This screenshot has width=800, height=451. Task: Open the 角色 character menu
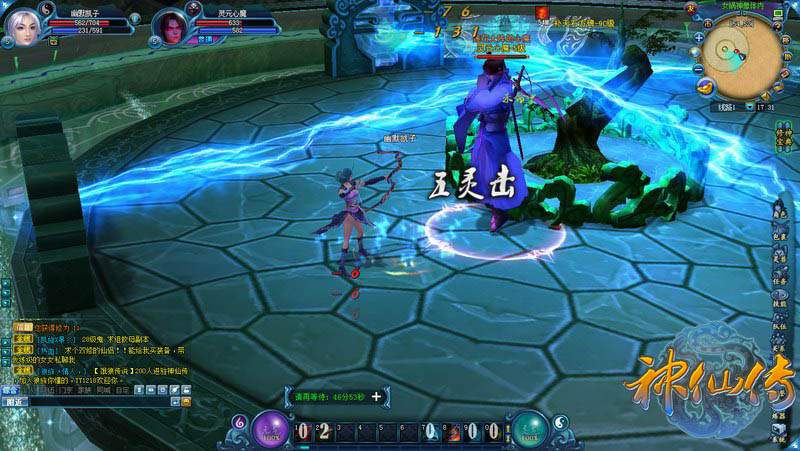pos(780,212)
